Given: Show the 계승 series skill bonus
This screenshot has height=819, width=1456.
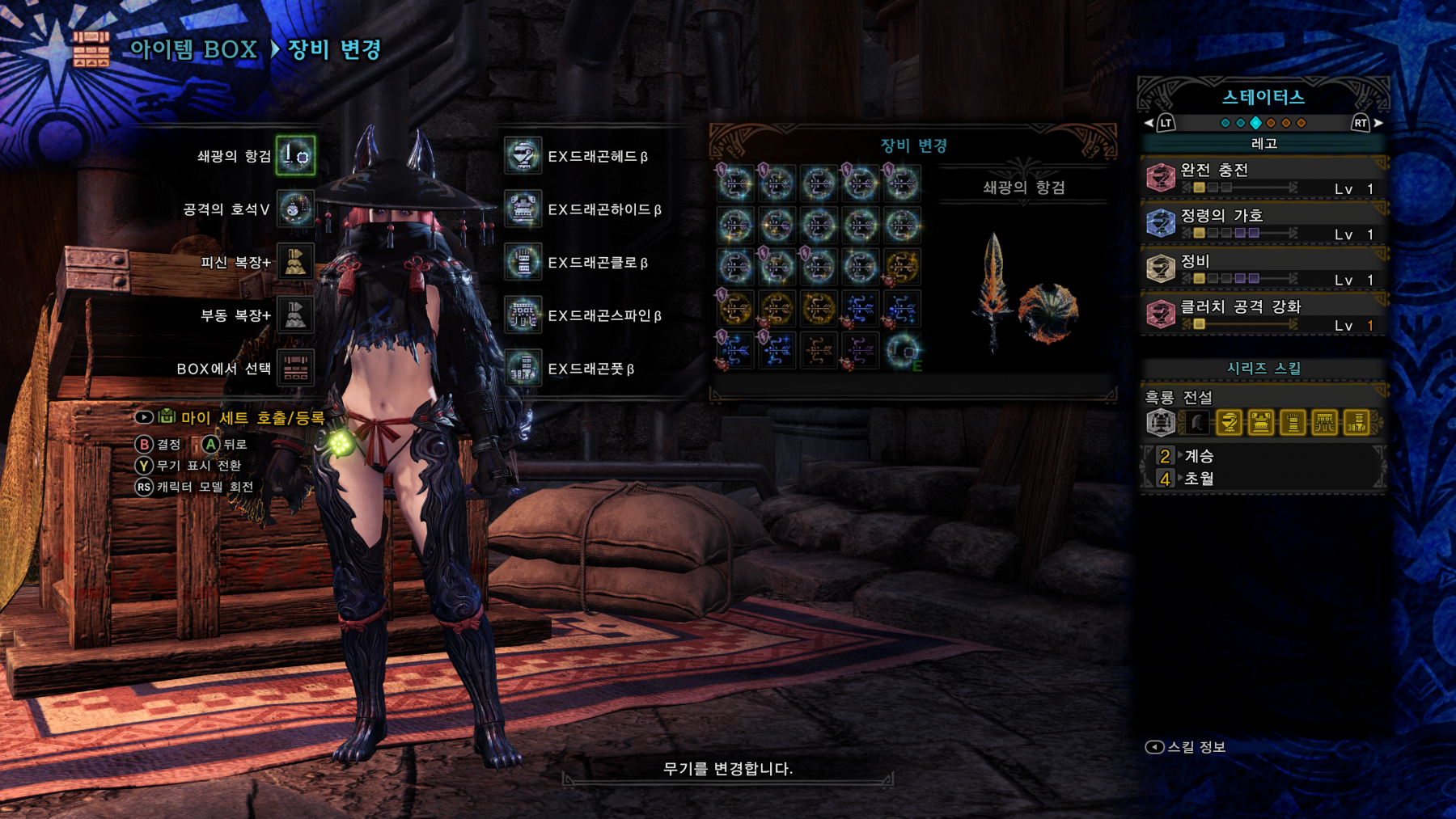Looking at the screenshot, I should pyautogui.click(x=1198, y=456).
